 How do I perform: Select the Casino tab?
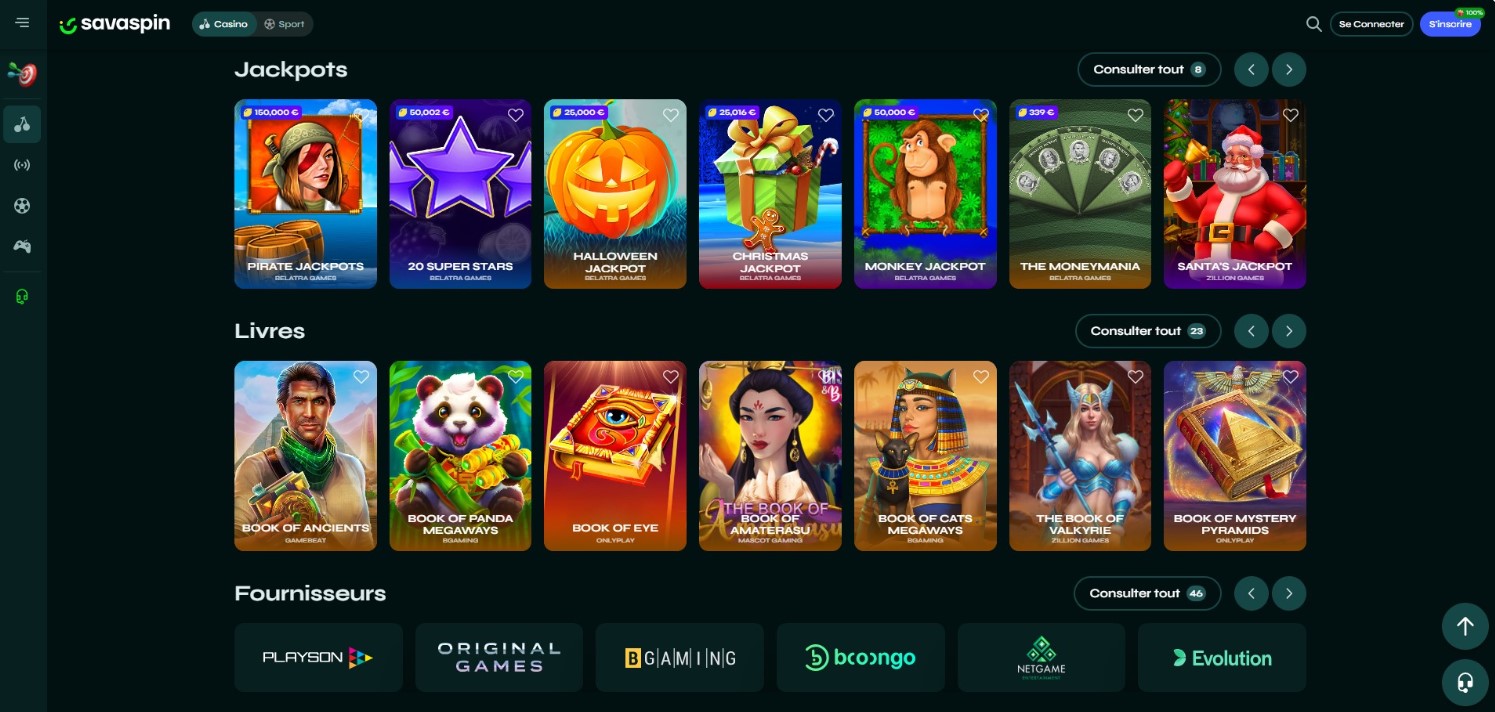coord(223,24)
